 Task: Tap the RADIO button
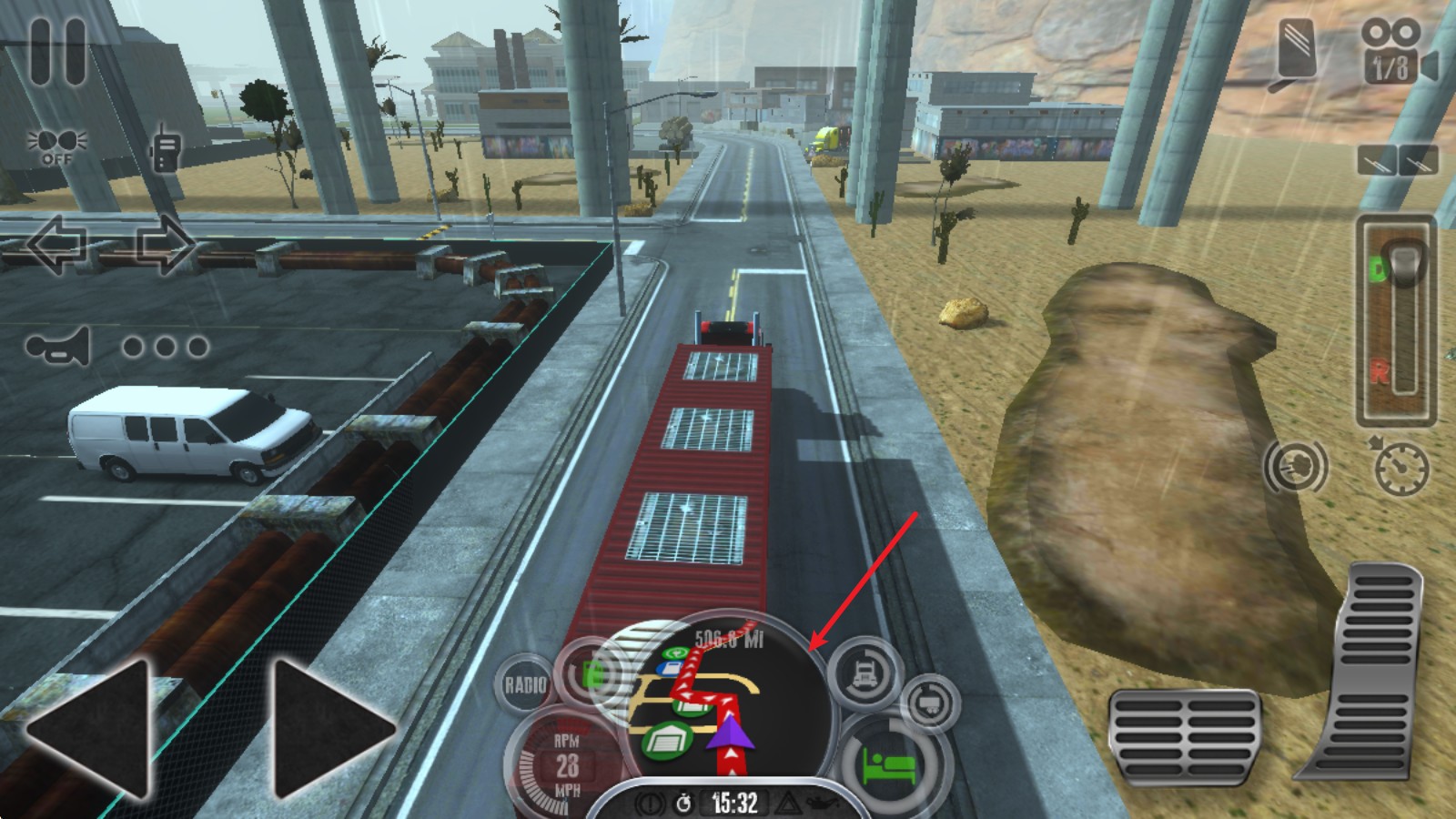[525, 684]
